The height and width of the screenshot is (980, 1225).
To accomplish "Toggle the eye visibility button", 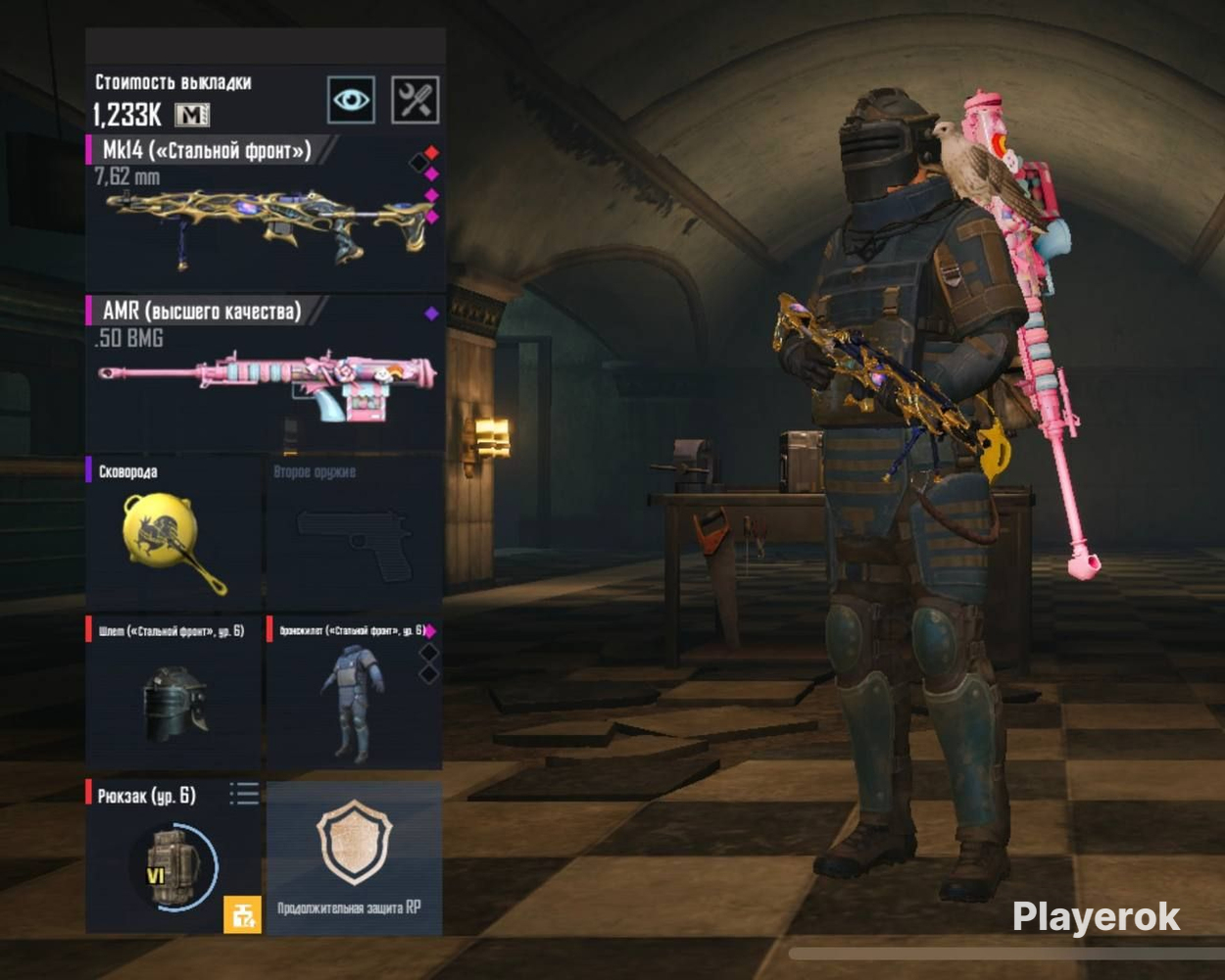I will coord(351,100).
